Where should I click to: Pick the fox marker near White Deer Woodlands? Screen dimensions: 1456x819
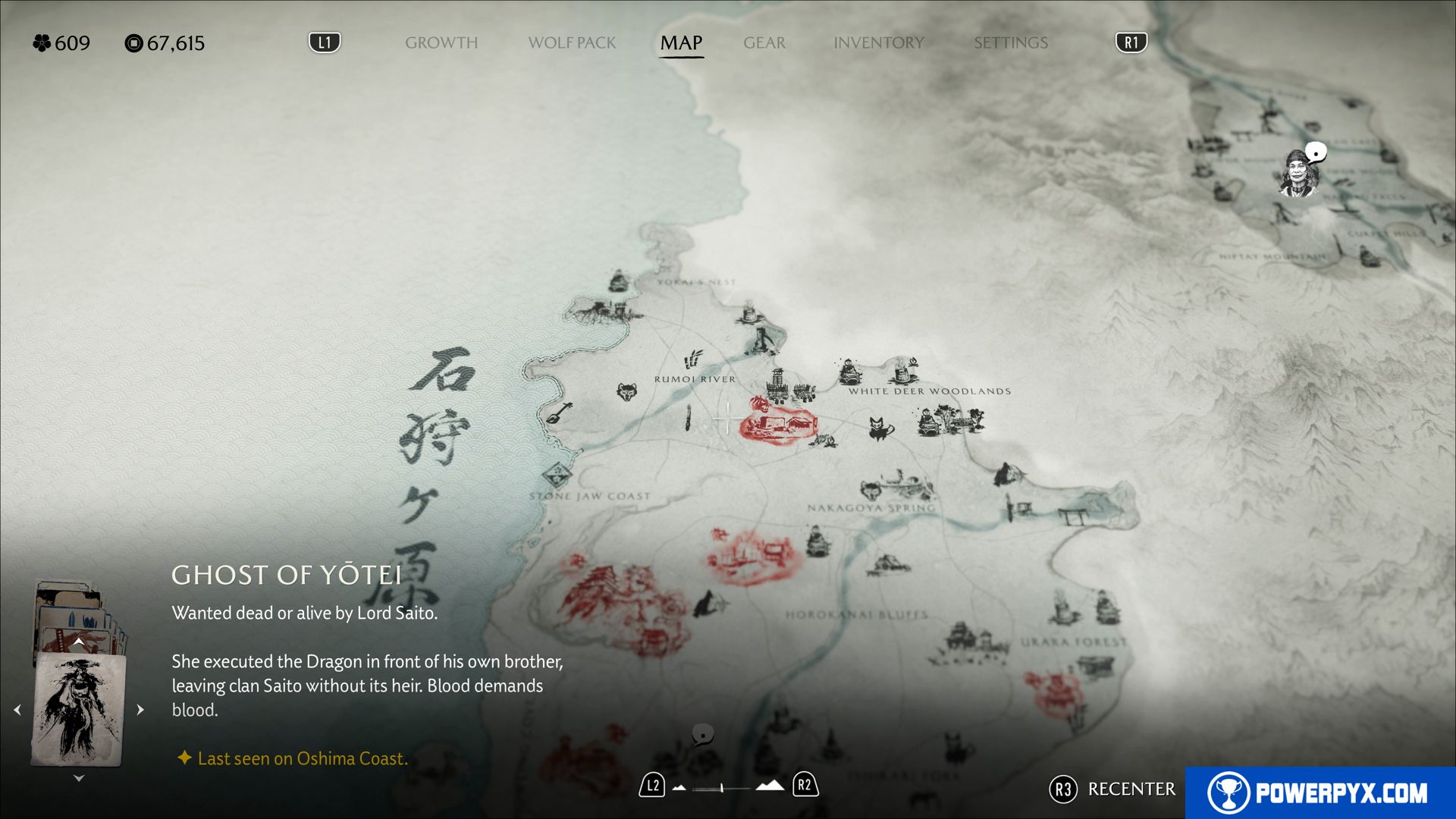(879, 428)
